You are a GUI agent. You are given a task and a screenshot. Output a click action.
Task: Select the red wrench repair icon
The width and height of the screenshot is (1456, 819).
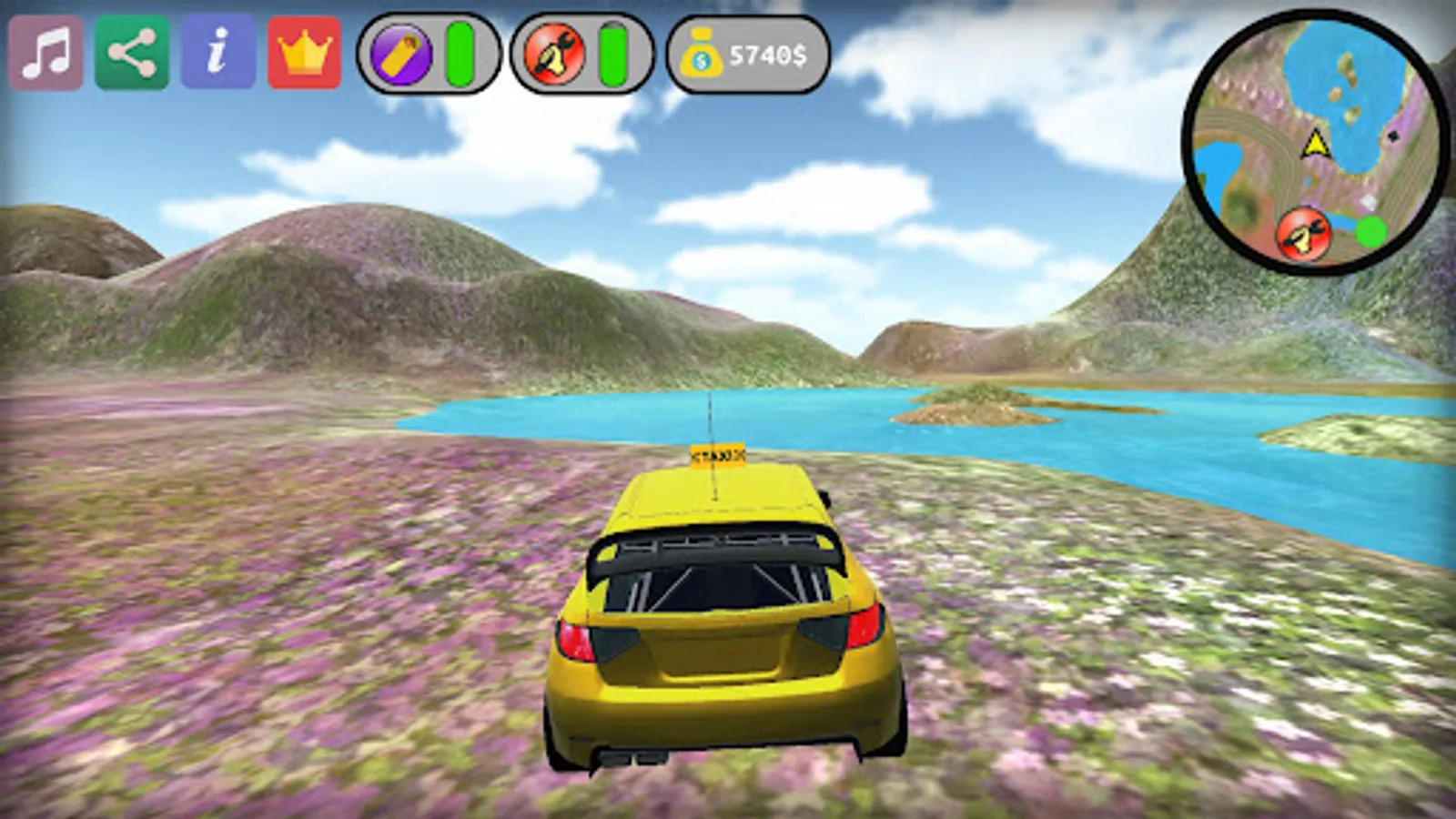(554, 55)
